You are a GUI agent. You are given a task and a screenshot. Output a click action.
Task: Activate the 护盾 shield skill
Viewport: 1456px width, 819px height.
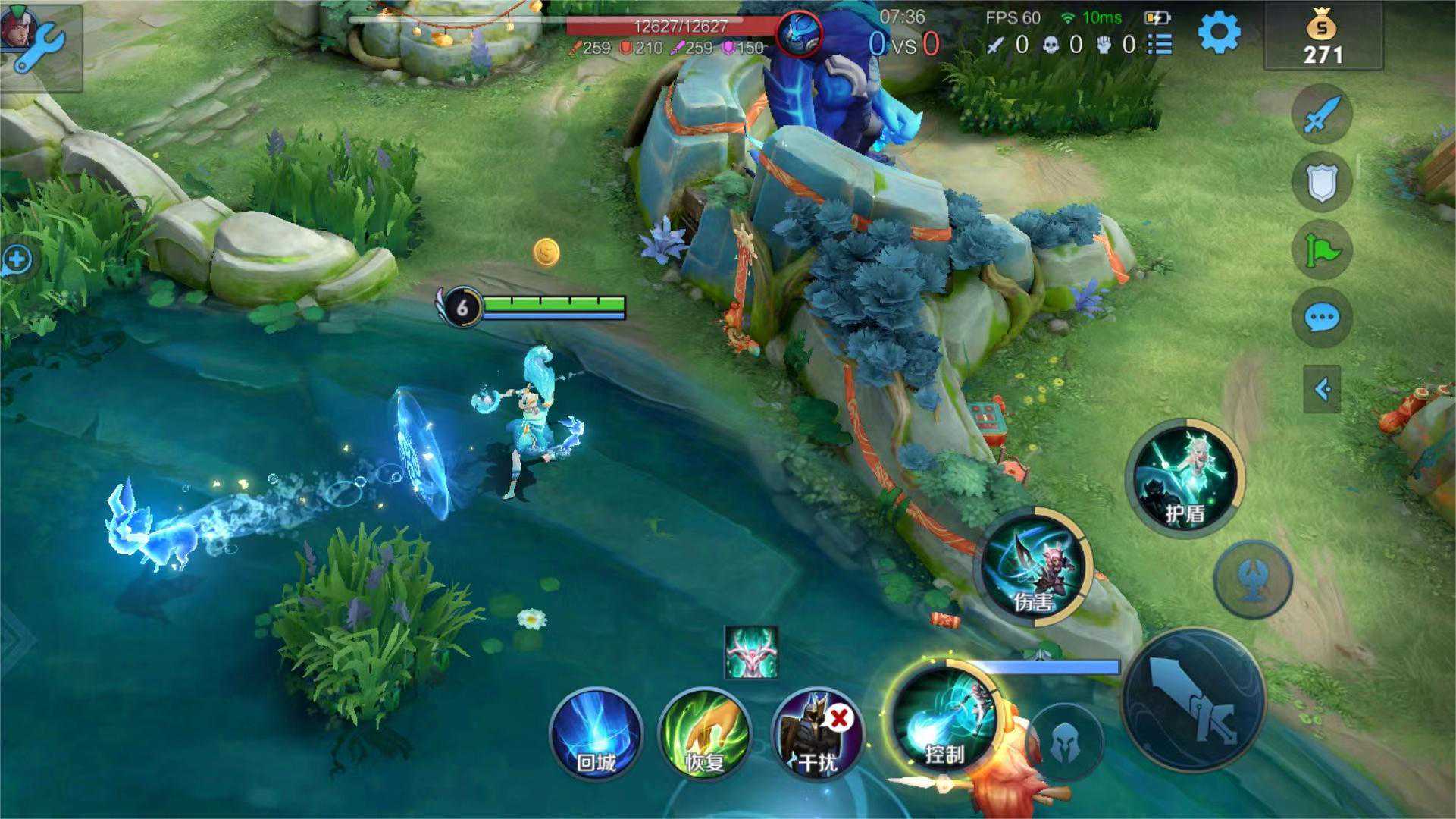pos(1185,478)
